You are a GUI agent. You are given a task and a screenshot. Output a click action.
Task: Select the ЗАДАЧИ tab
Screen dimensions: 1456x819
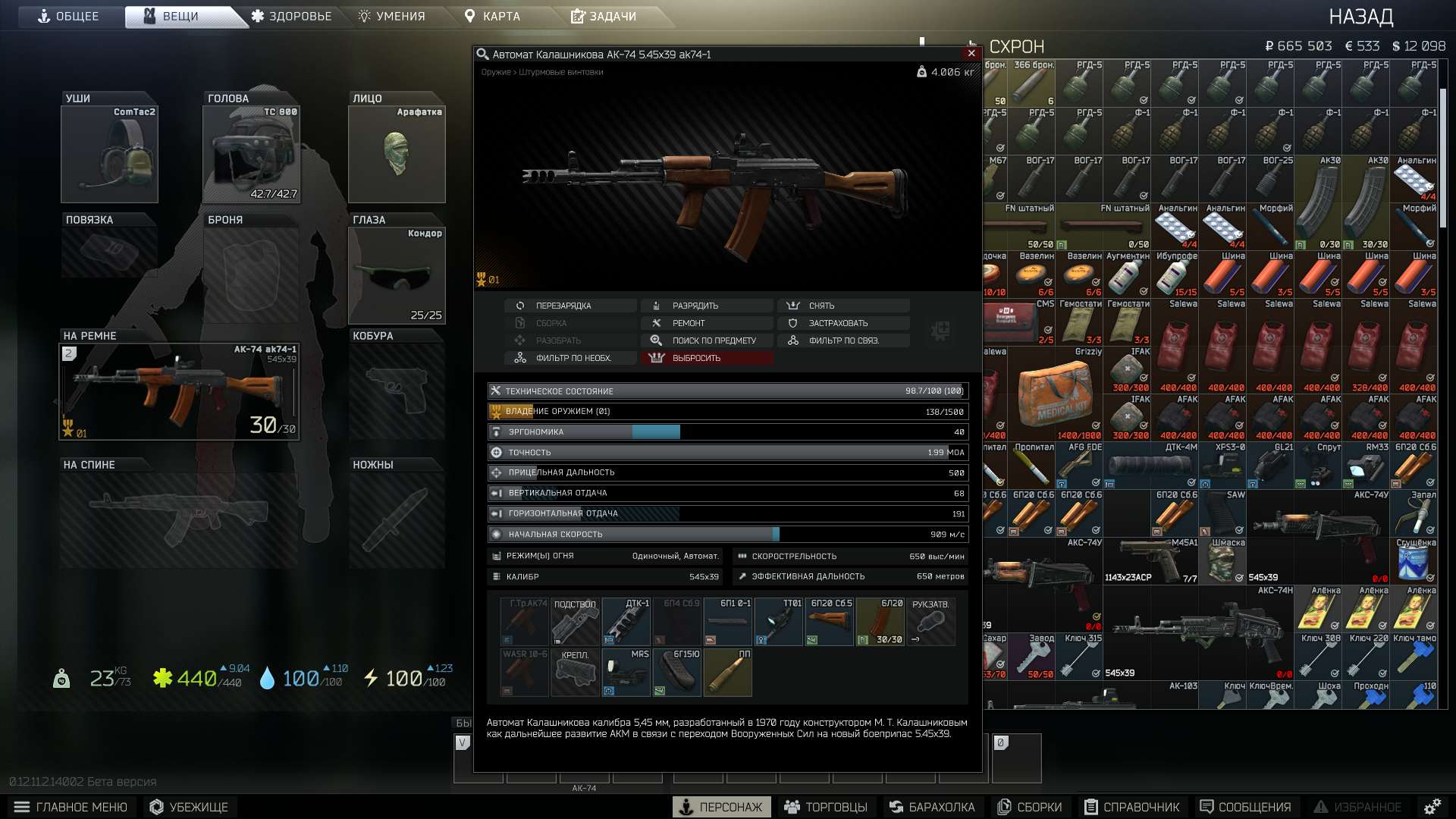point(604,16)
